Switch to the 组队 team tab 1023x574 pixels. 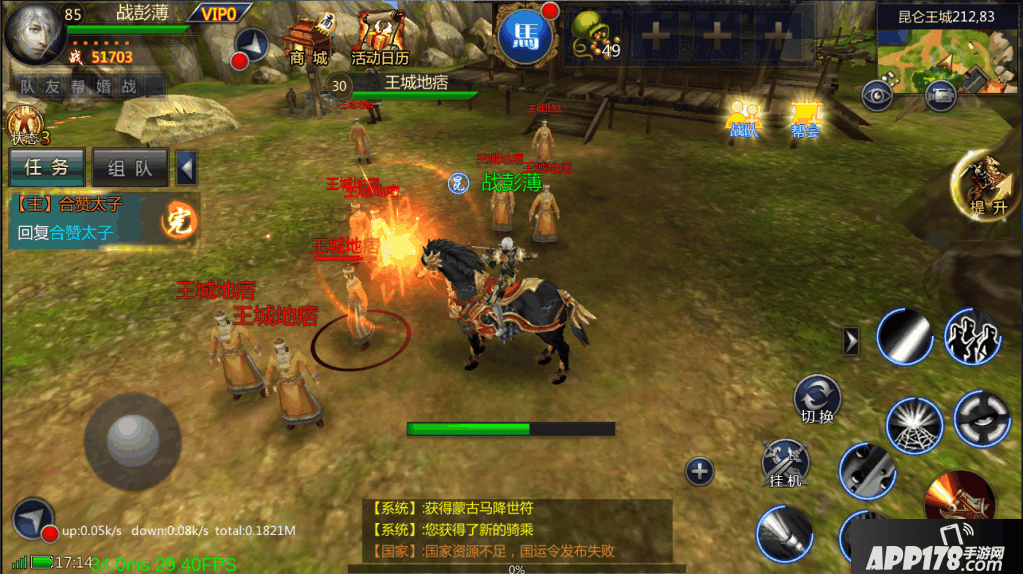[x=130, y=168]
